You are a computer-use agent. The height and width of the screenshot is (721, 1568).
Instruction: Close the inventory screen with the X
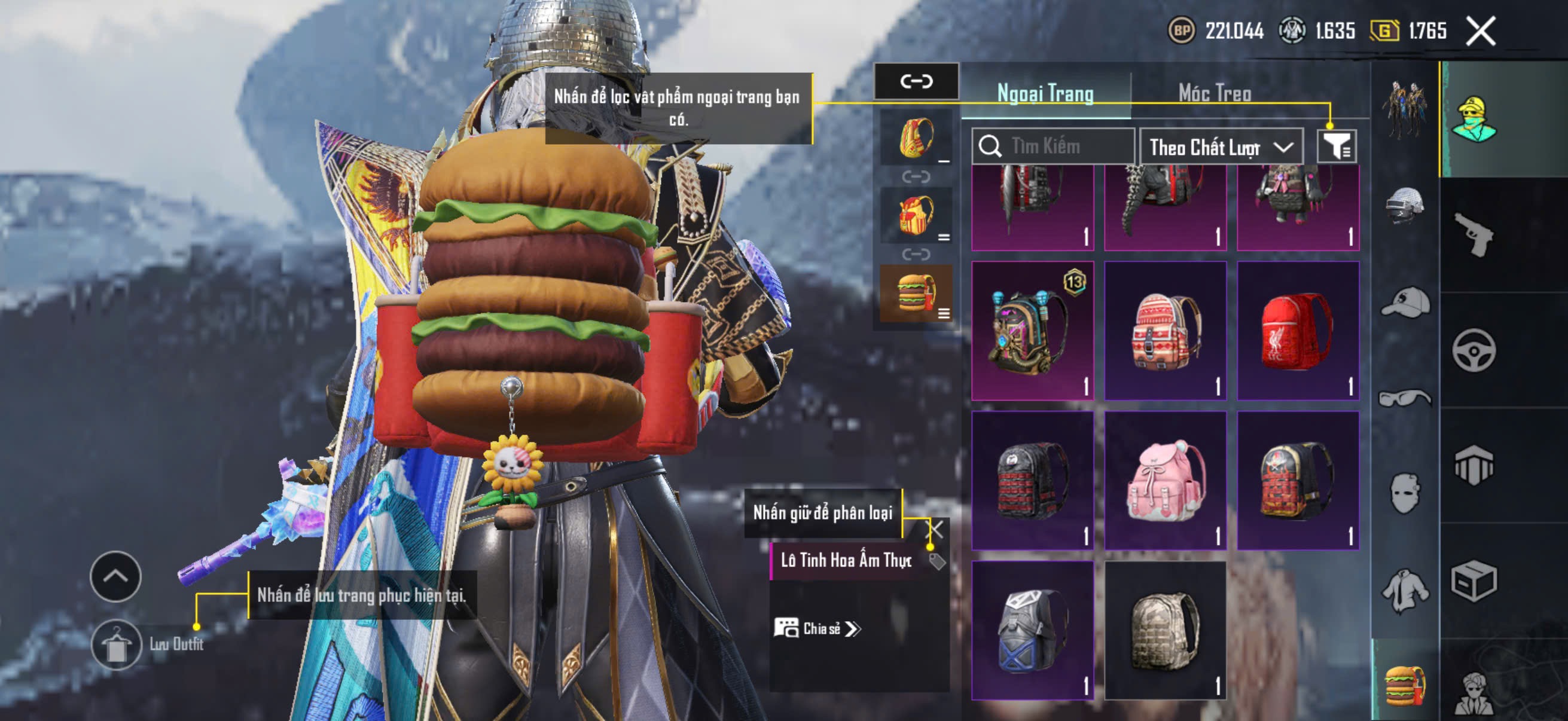coord(1480,31)
